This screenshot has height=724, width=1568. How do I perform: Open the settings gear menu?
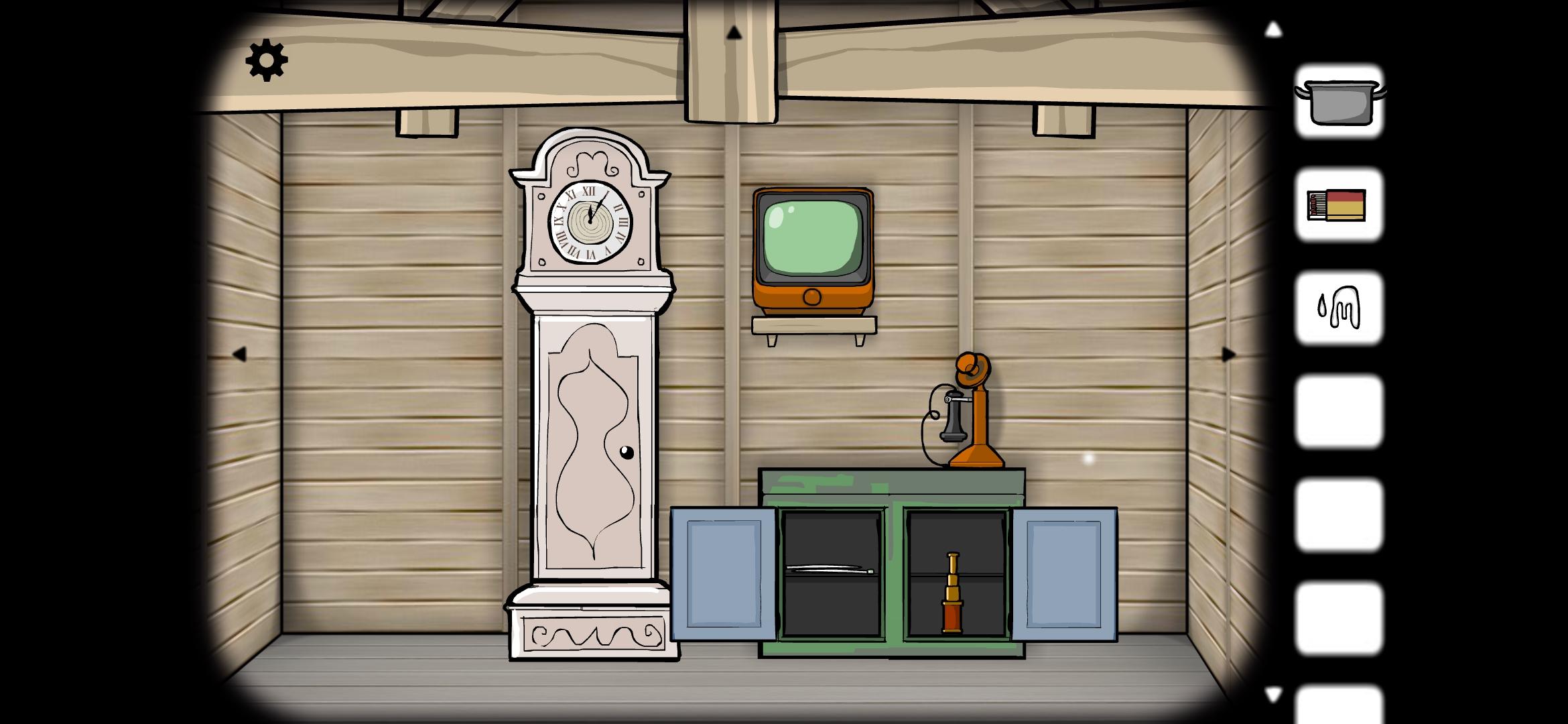(x=267, y=60)
